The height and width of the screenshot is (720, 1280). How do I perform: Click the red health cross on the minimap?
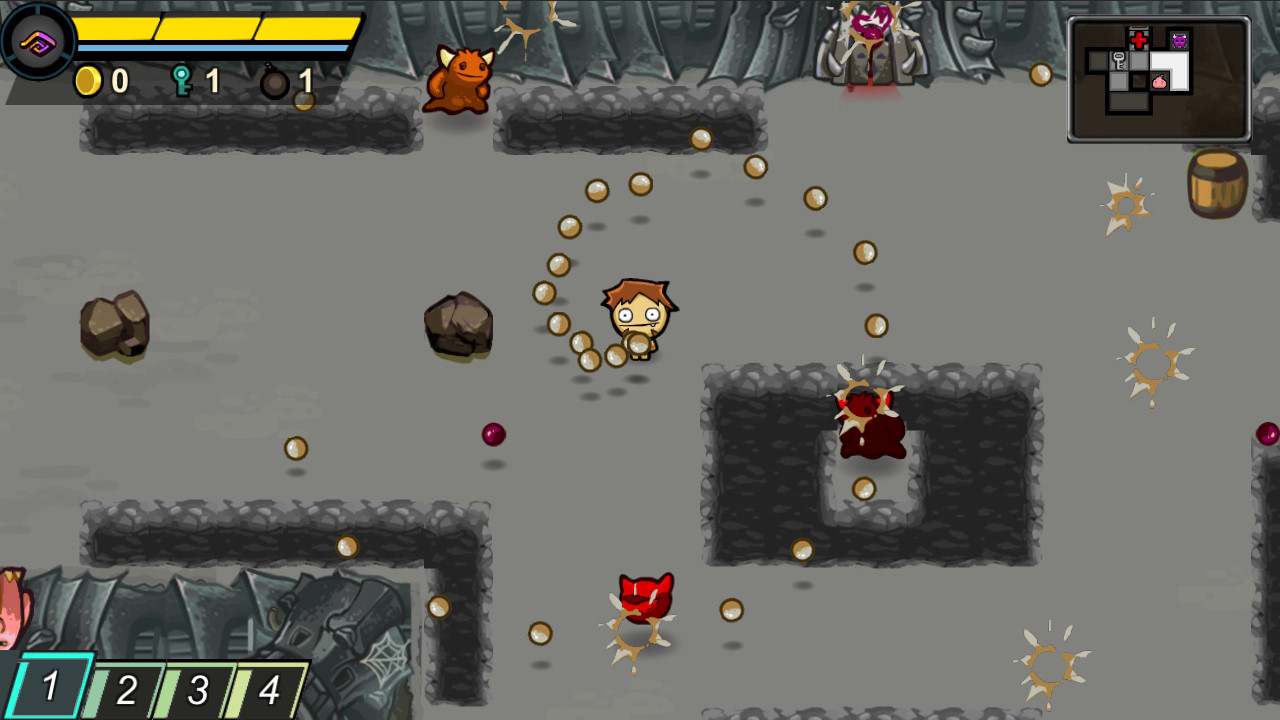point(1139,41)
